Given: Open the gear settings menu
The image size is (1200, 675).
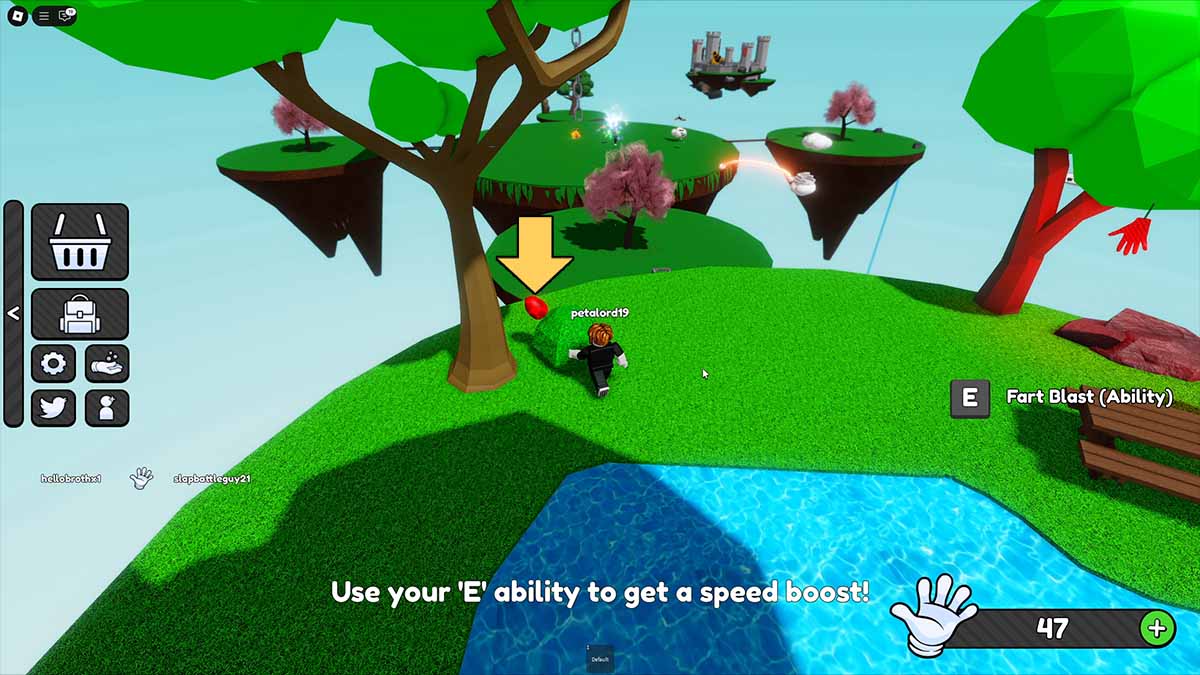Looking at the screenshot, I should coord(53,364).
